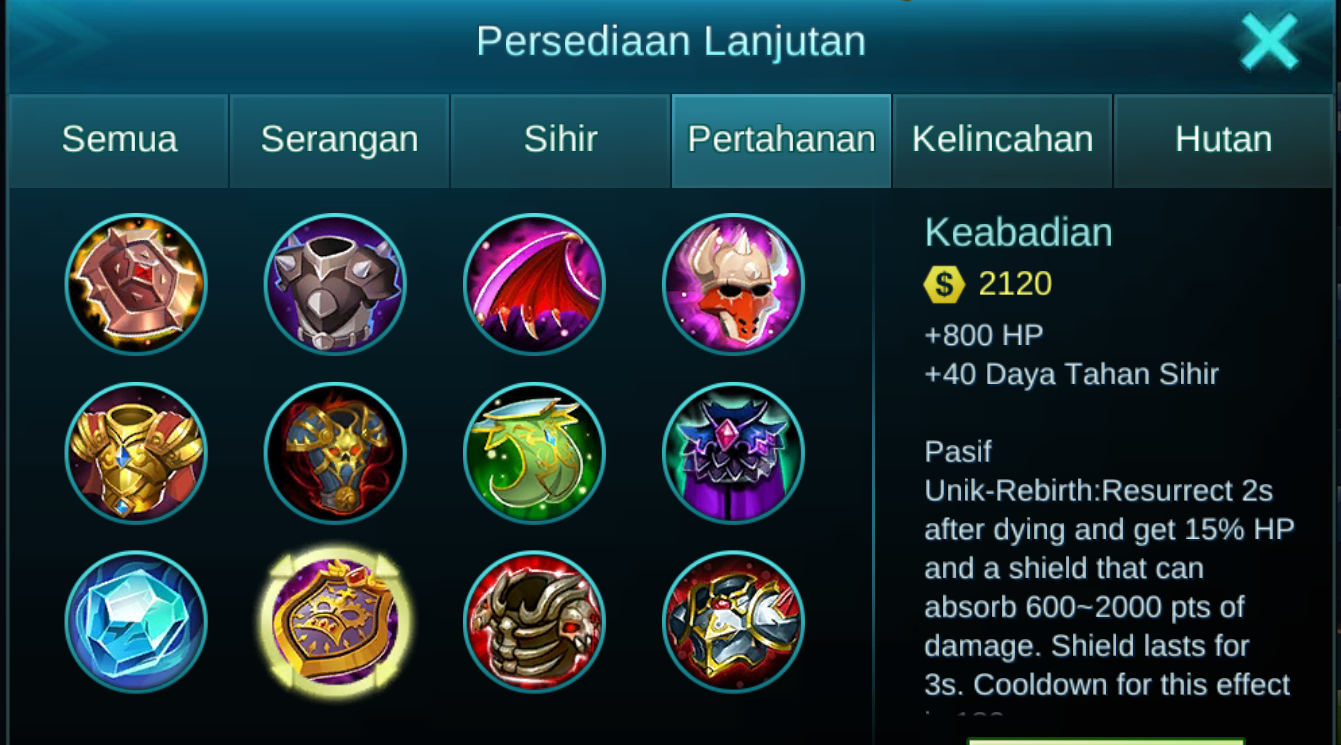Open the glowing purple Immortality shield item

(335, 622)
